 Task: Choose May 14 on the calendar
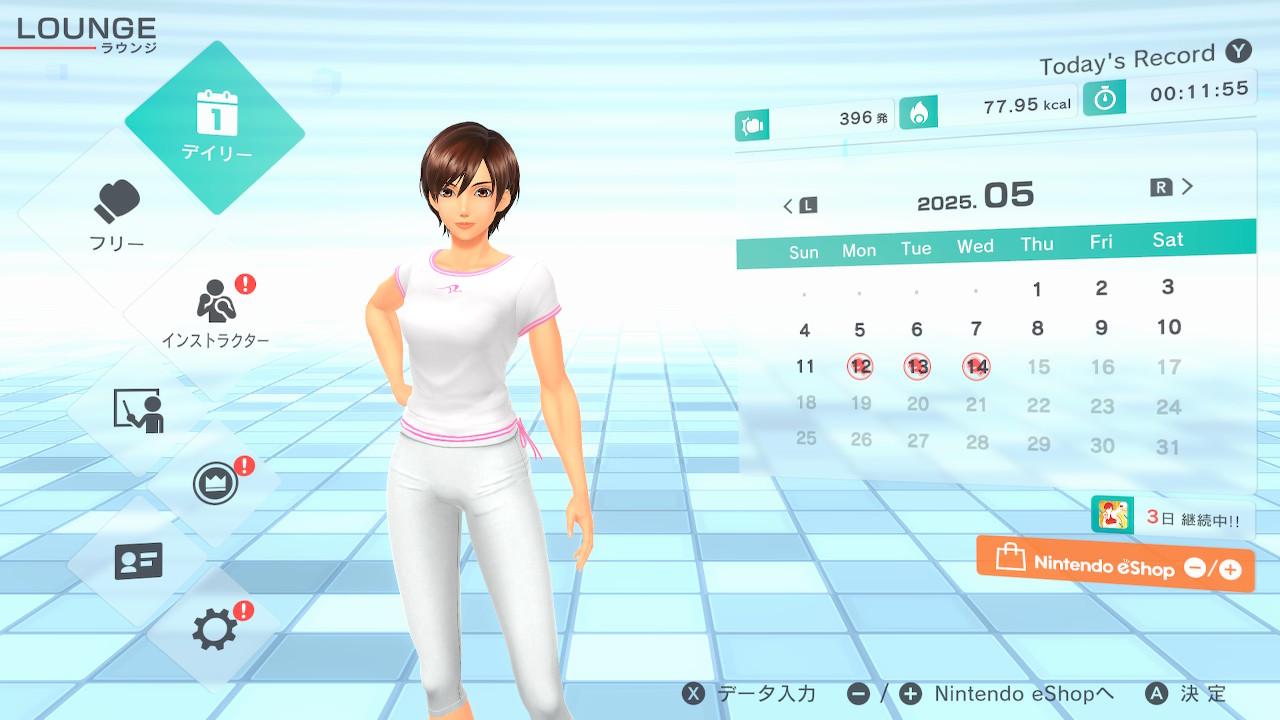click(977, 368)
